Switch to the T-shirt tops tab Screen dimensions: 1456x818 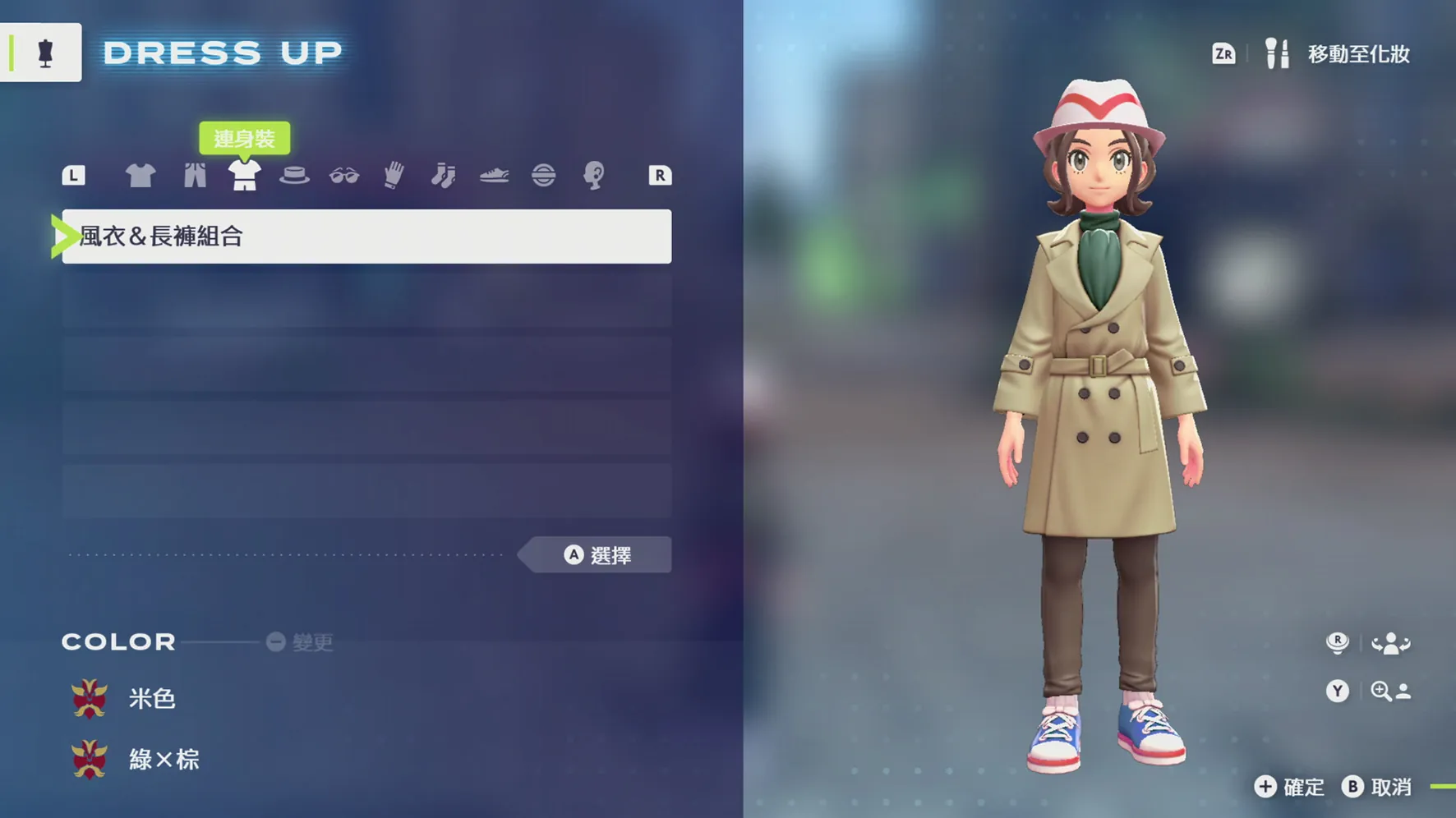[140, 175]
